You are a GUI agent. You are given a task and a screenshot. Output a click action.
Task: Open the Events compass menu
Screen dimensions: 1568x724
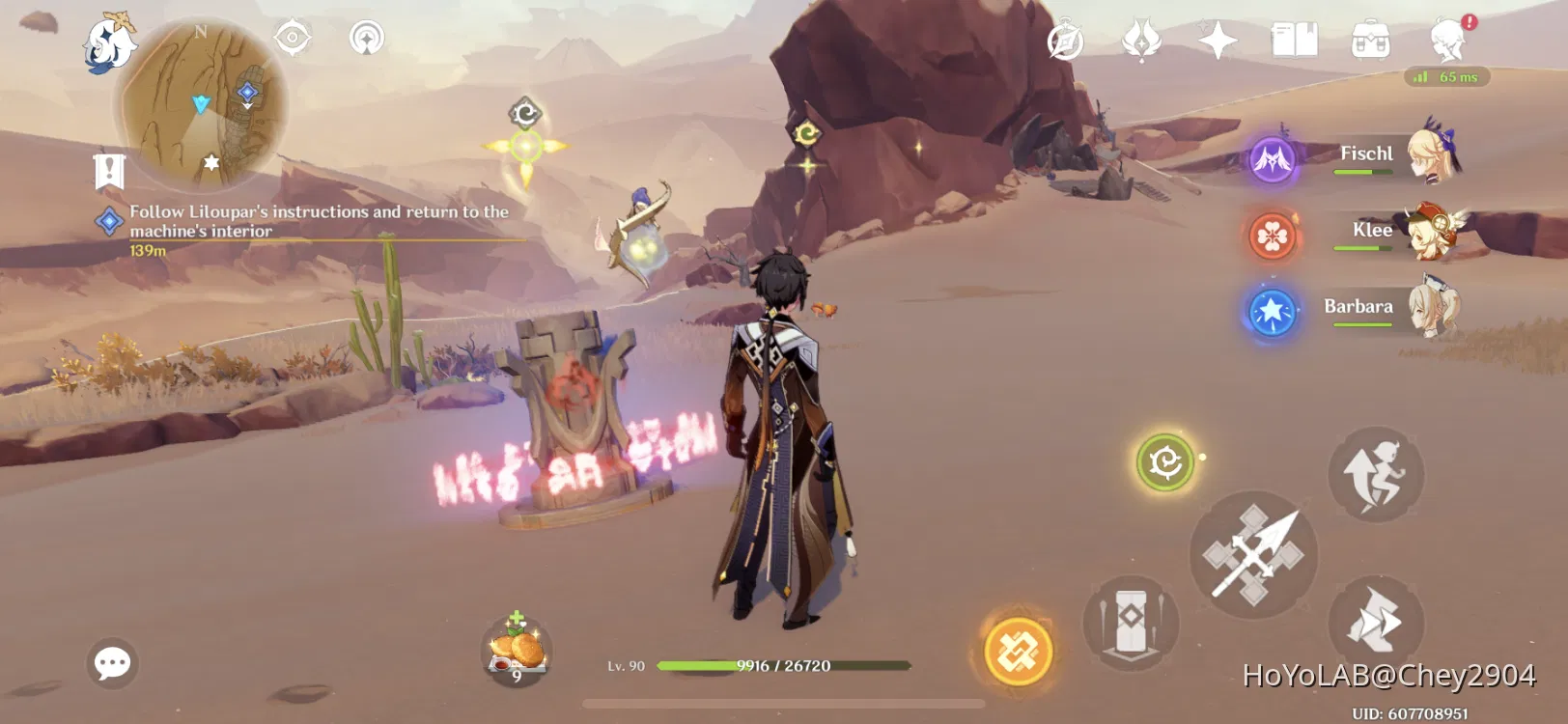pos(1066,39)
